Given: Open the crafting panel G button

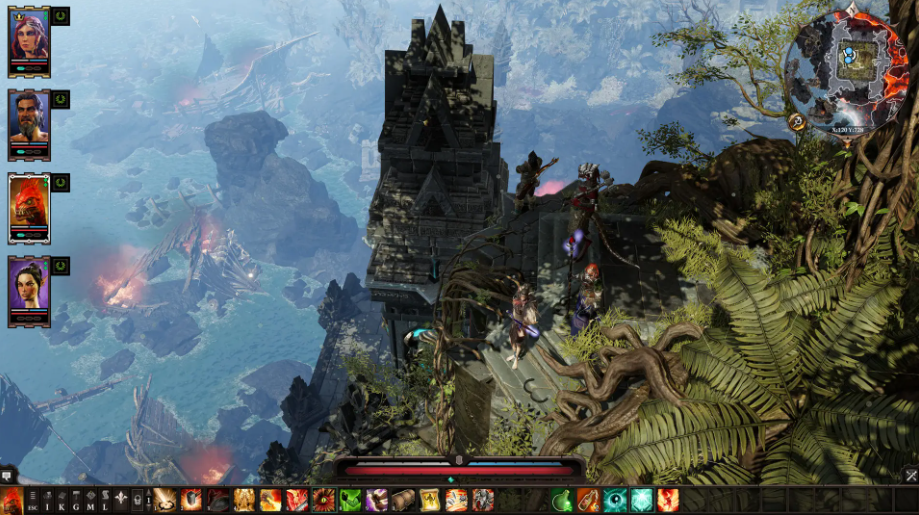Looking at the screenshot, I should pyautogui.click(x=75, y=500).
